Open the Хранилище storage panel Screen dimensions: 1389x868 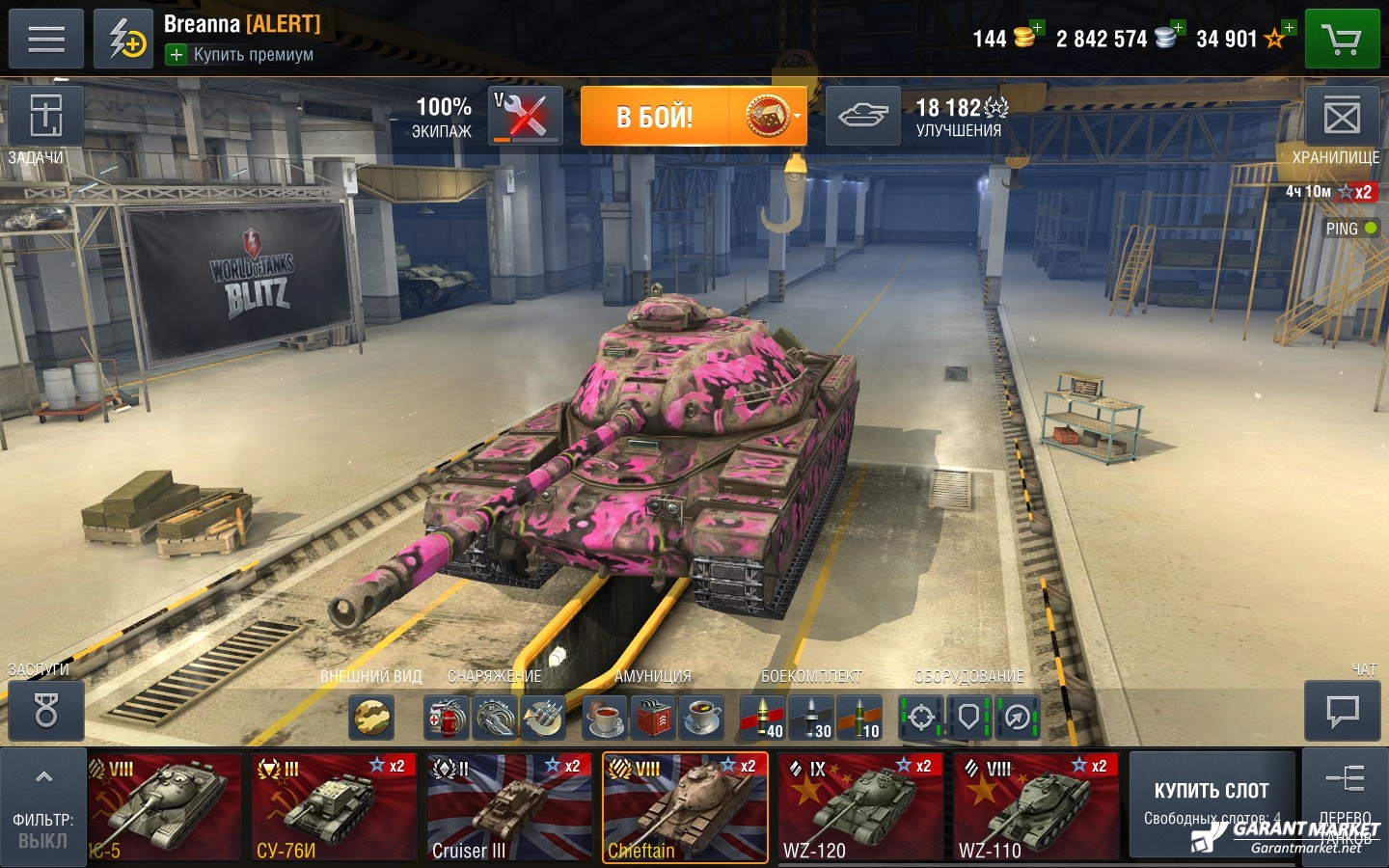pyautogui.click(x=1345, y=116)
